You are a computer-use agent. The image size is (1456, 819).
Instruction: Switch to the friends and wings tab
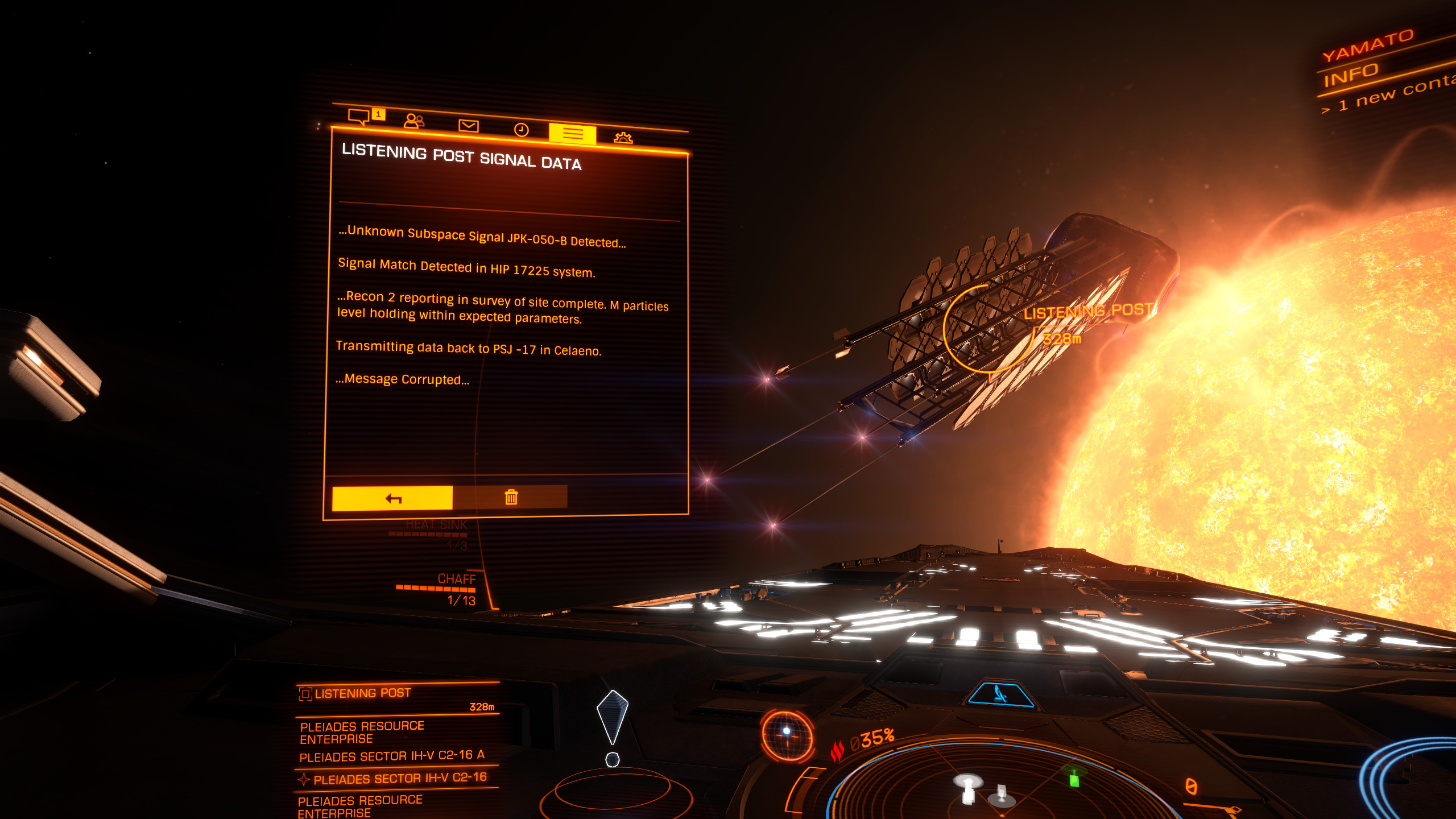tap(413, 121)
